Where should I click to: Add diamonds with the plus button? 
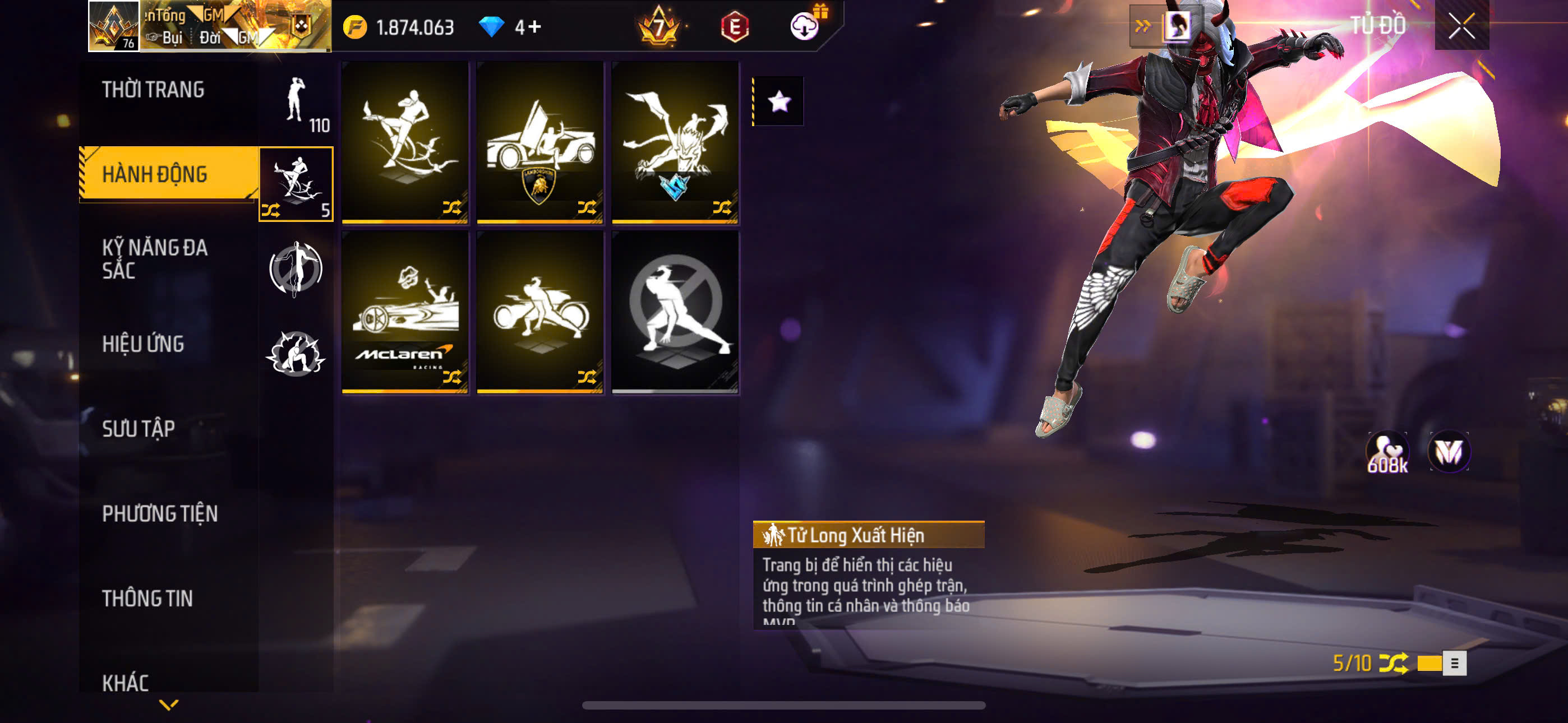click(534, 27)
